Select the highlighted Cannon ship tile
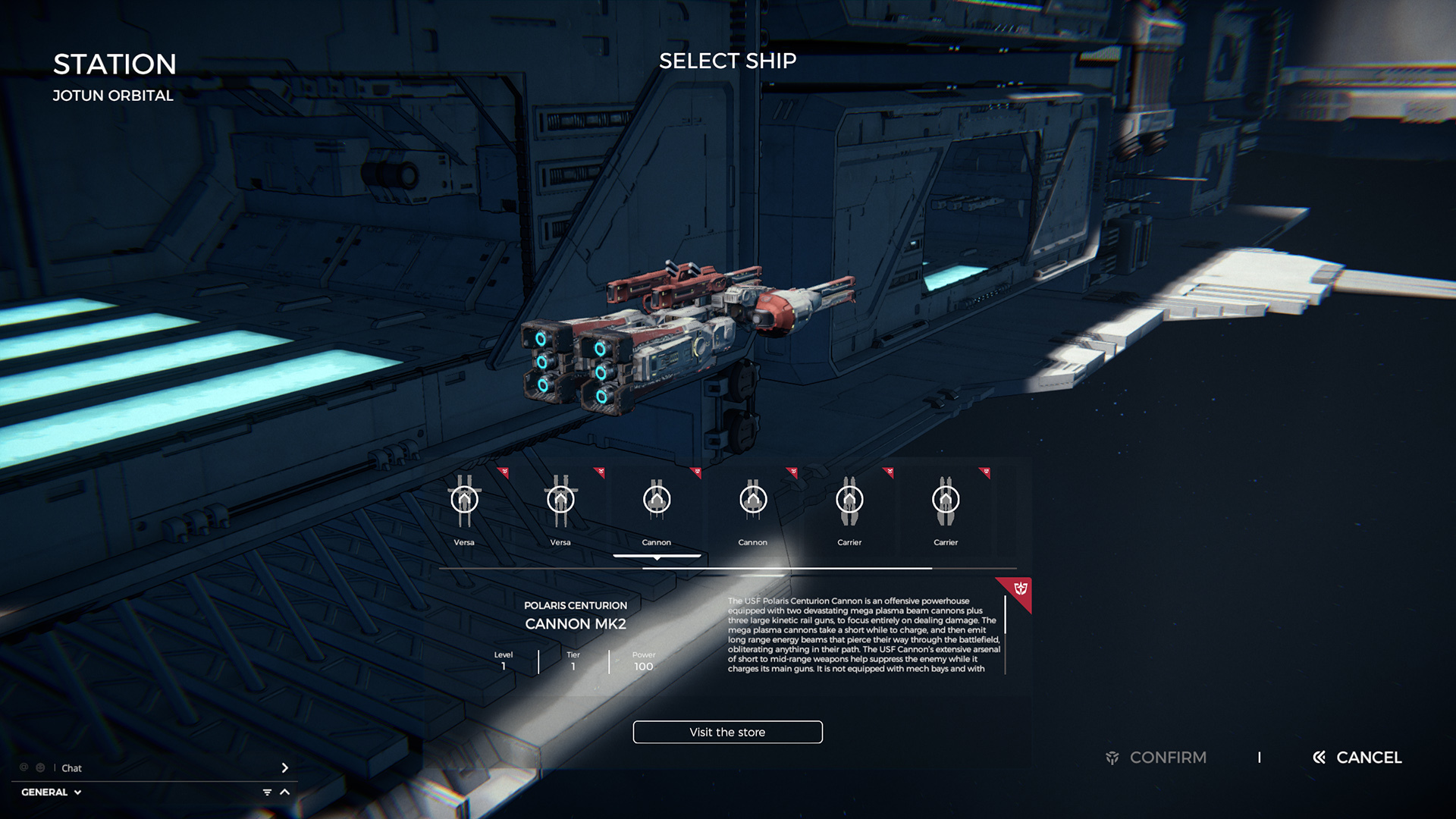The width and height of the screenshot is (1456, 819). point(657,508)
